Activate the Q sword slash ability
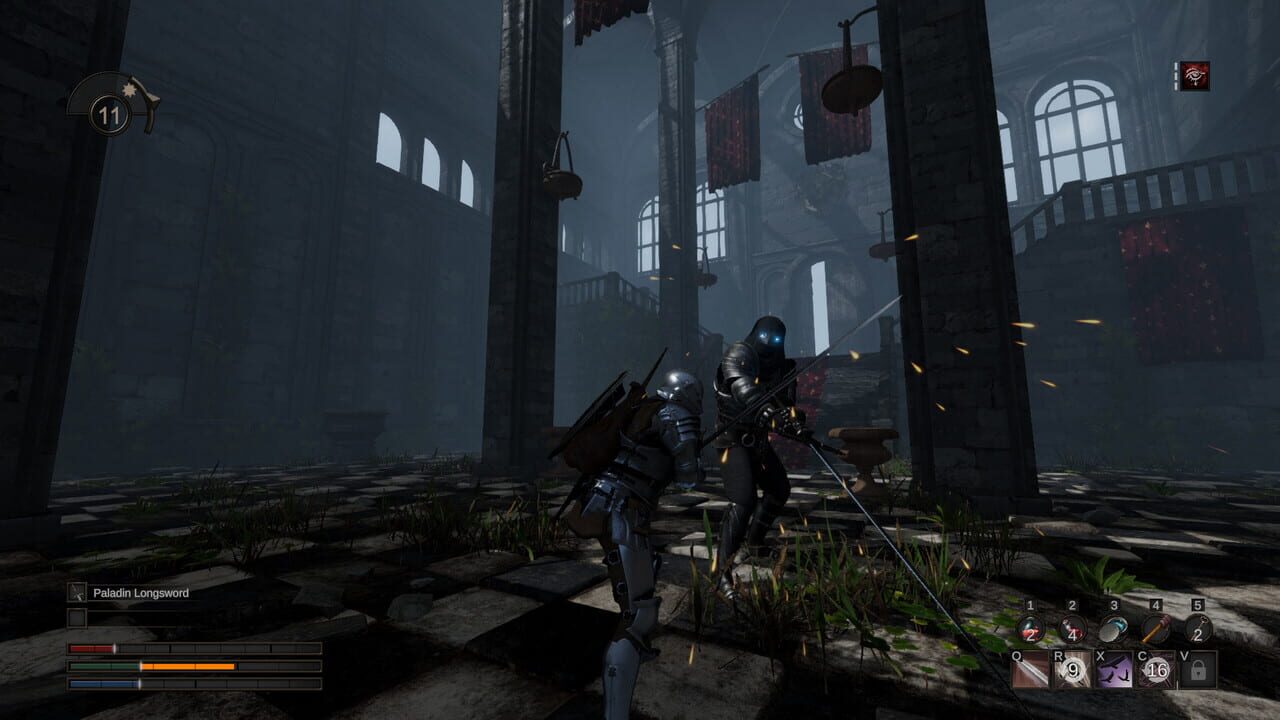1280x720 pixels. point(1028,669)
